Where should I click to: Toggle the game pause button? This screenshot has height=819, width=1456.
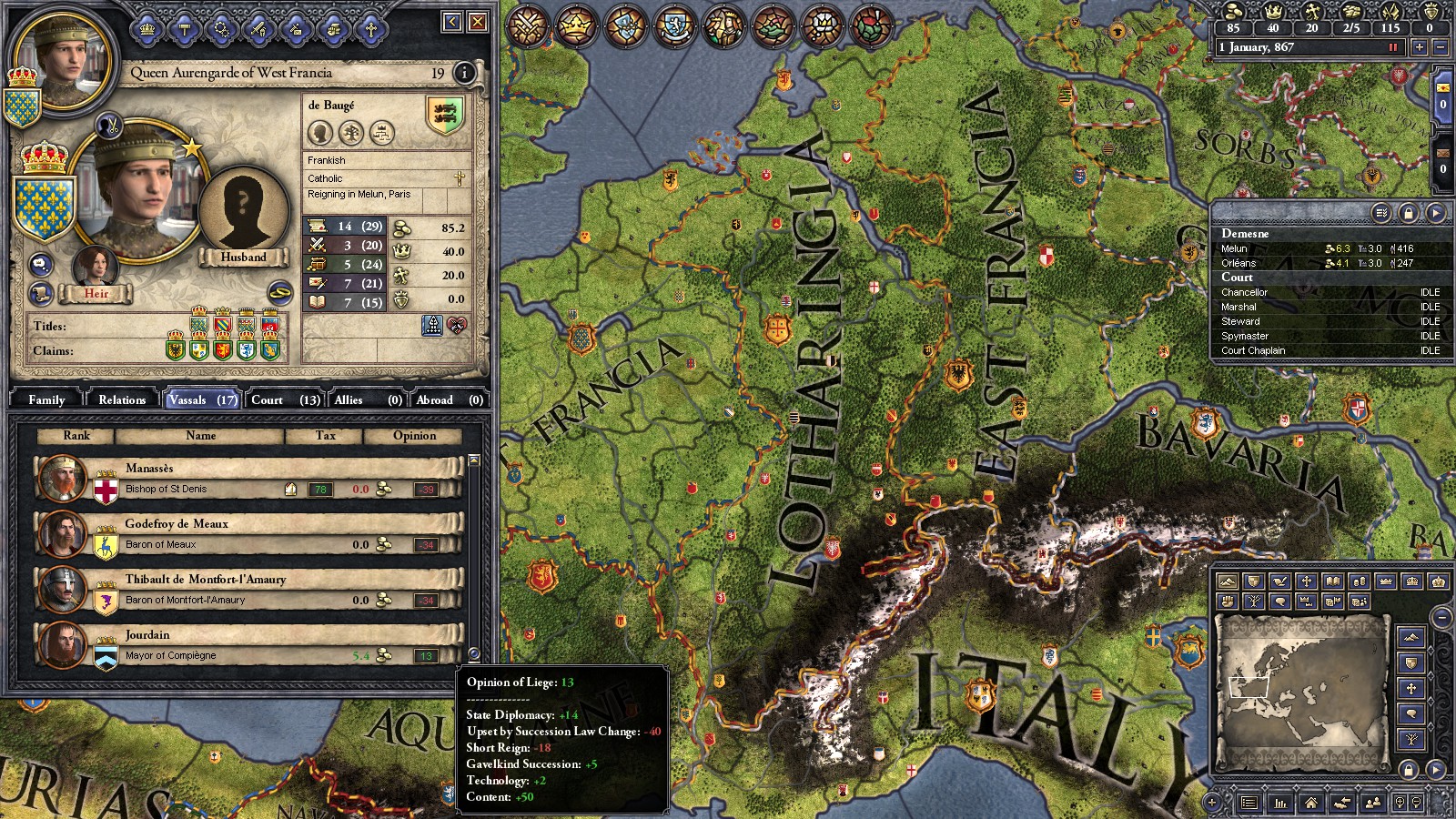[x=1392, y=47]
